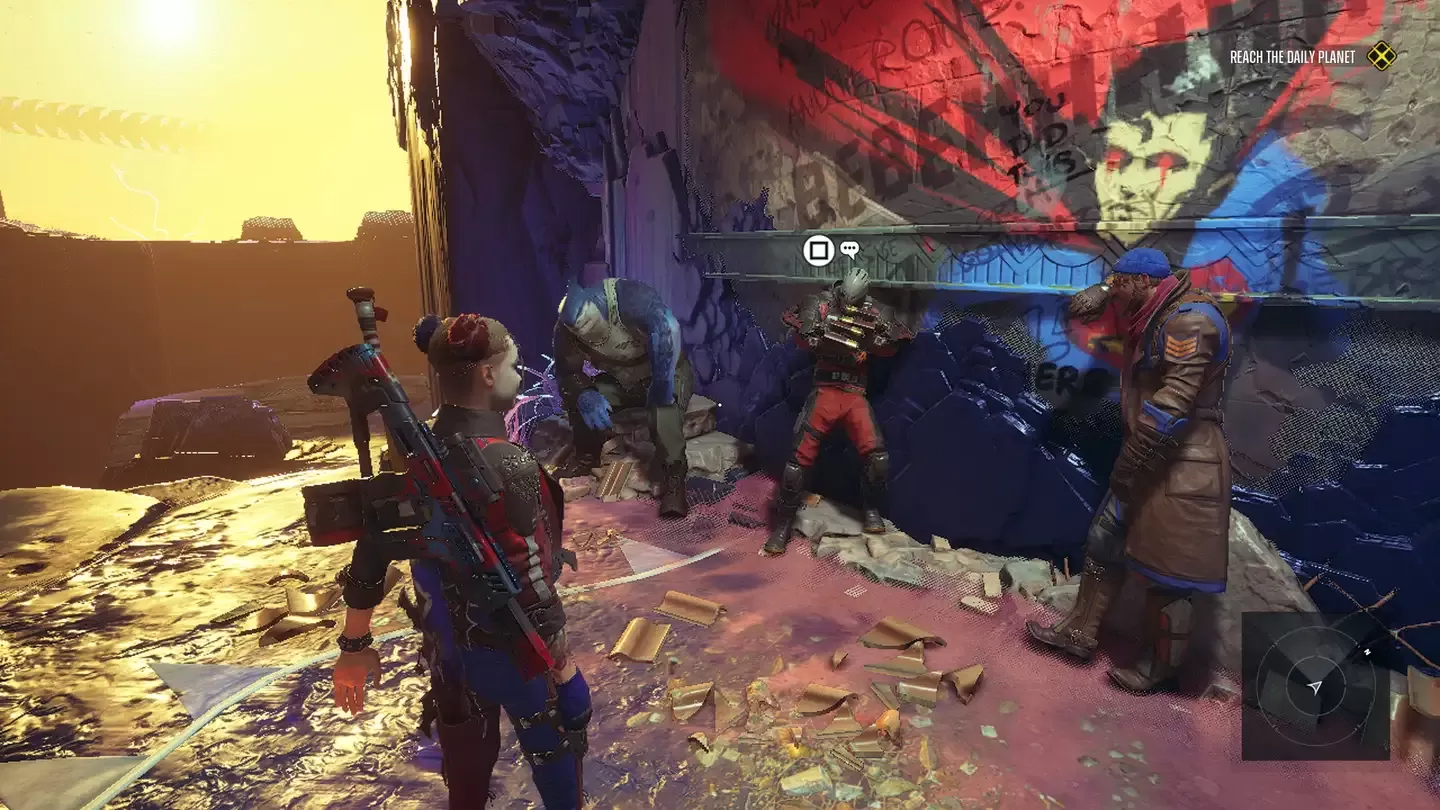Open the circular minimap
The width and height of the screenshot is (1440, 810).
click(x=1315, y=686)
